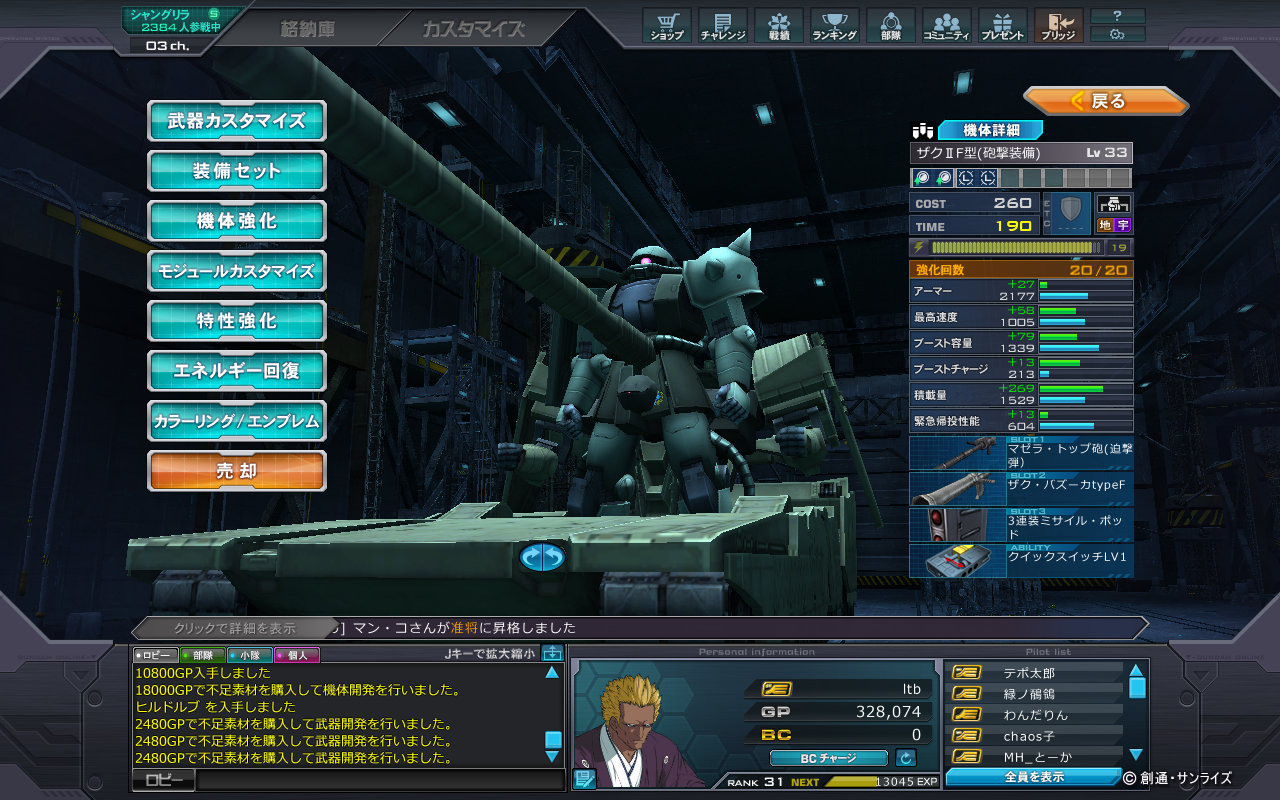Open the 武器カスタマイズ weapon customize menu
1280x800 pixels.
pyautogui.click(x=237, y=121)
